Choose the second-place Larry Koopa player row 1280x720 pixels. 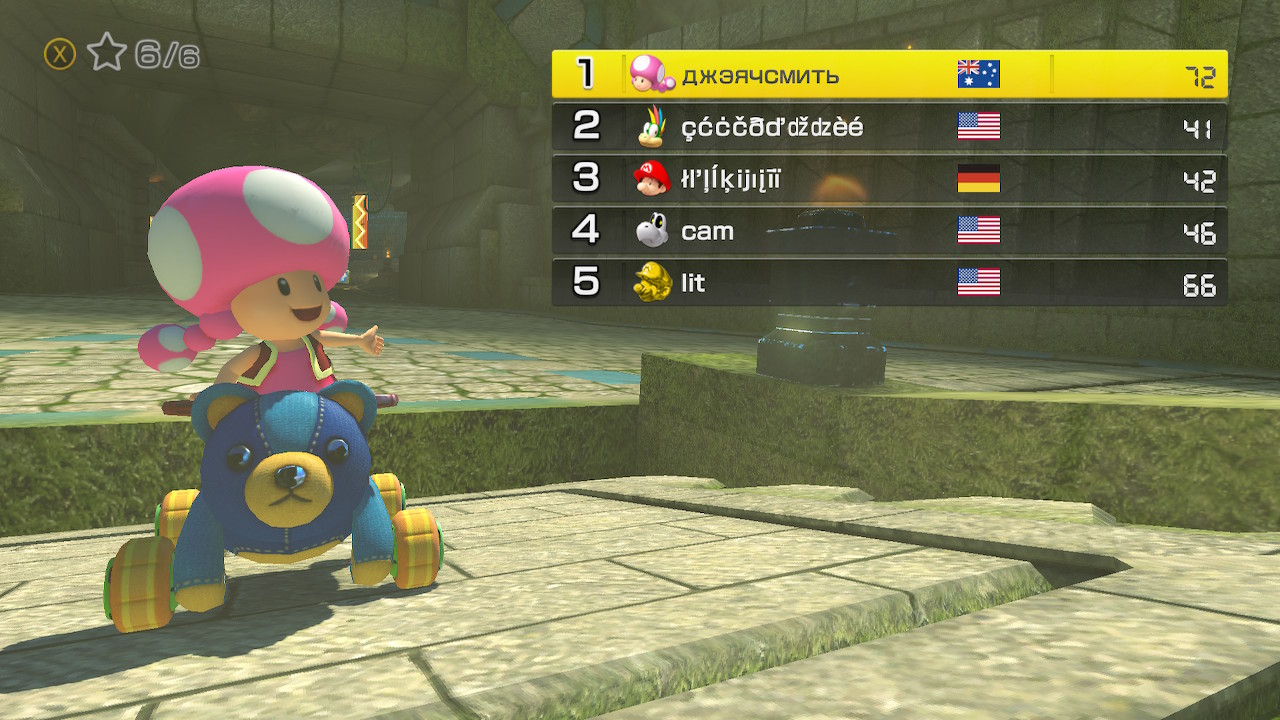click(x=889, y=127)
